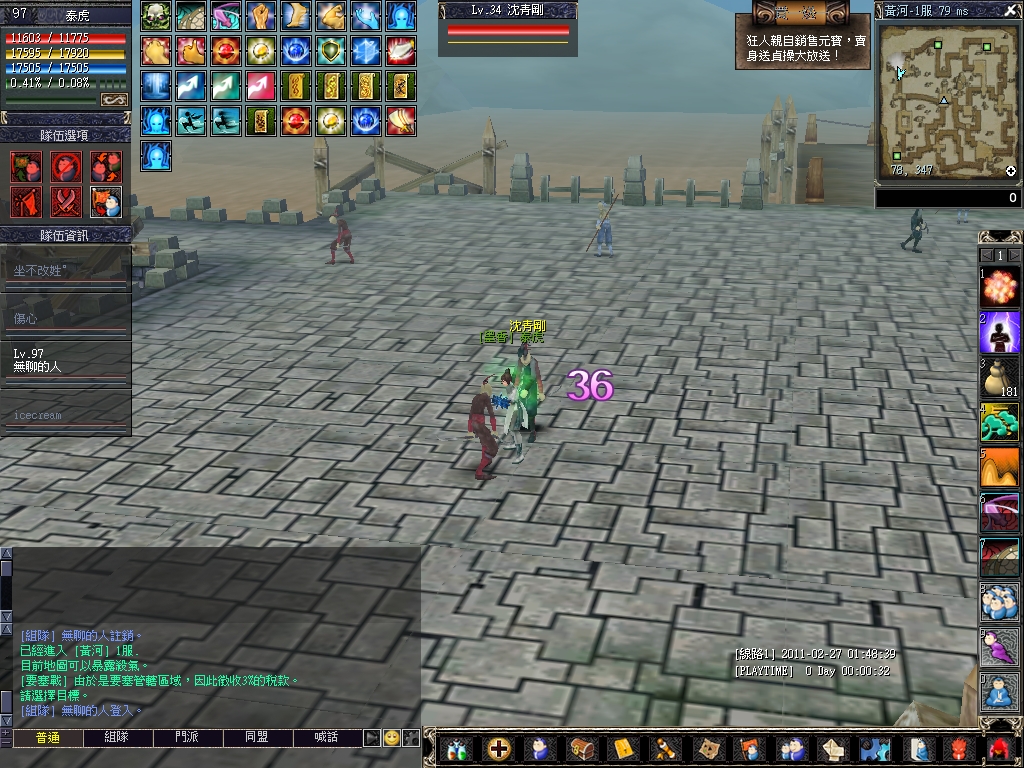
Task: Select party member 無聊的人 in team list
Action: click(65, 360)
